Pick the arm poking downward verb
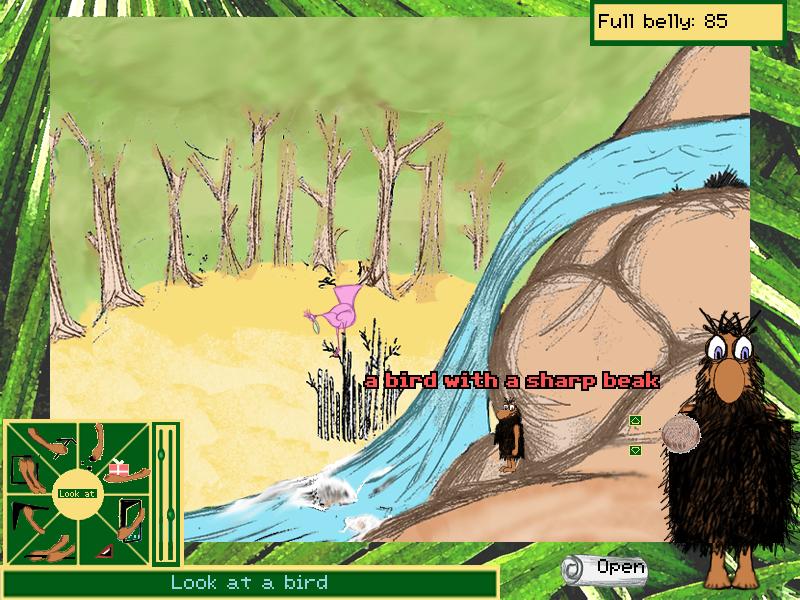Image resolution: width=800 pixels, height=600 pixels. (x=98, y=442)
